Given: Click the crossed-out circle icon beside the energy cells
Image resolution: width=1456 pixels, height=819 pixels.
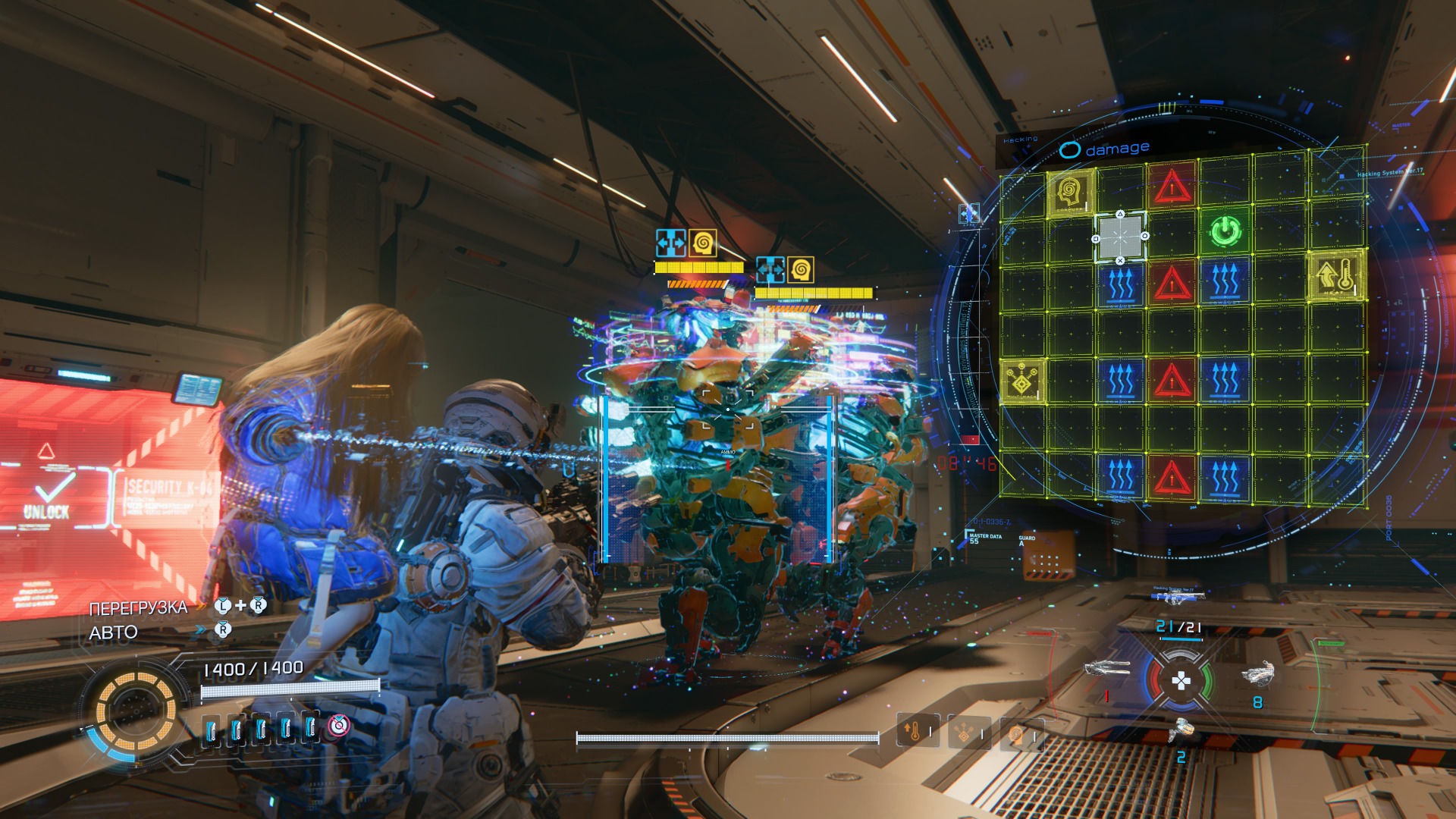Looking at the screenshot, I should point(339,726).
